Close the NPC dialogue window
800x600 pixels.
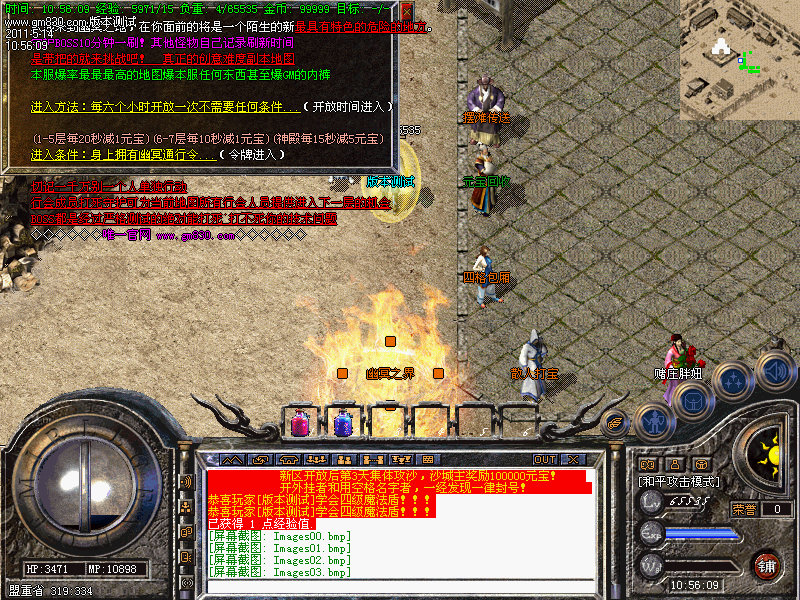407,12
